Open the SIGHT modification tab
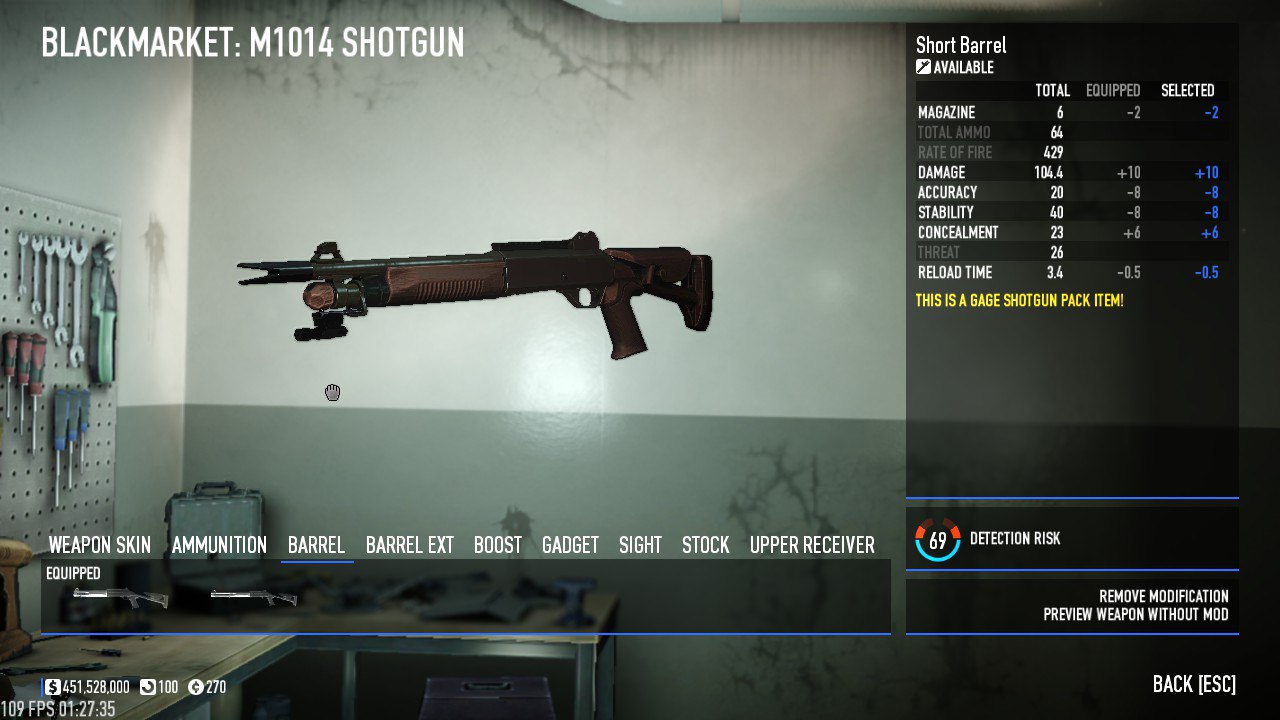The height and width of the screenshot is (720, 1280). tap(640, 545)
